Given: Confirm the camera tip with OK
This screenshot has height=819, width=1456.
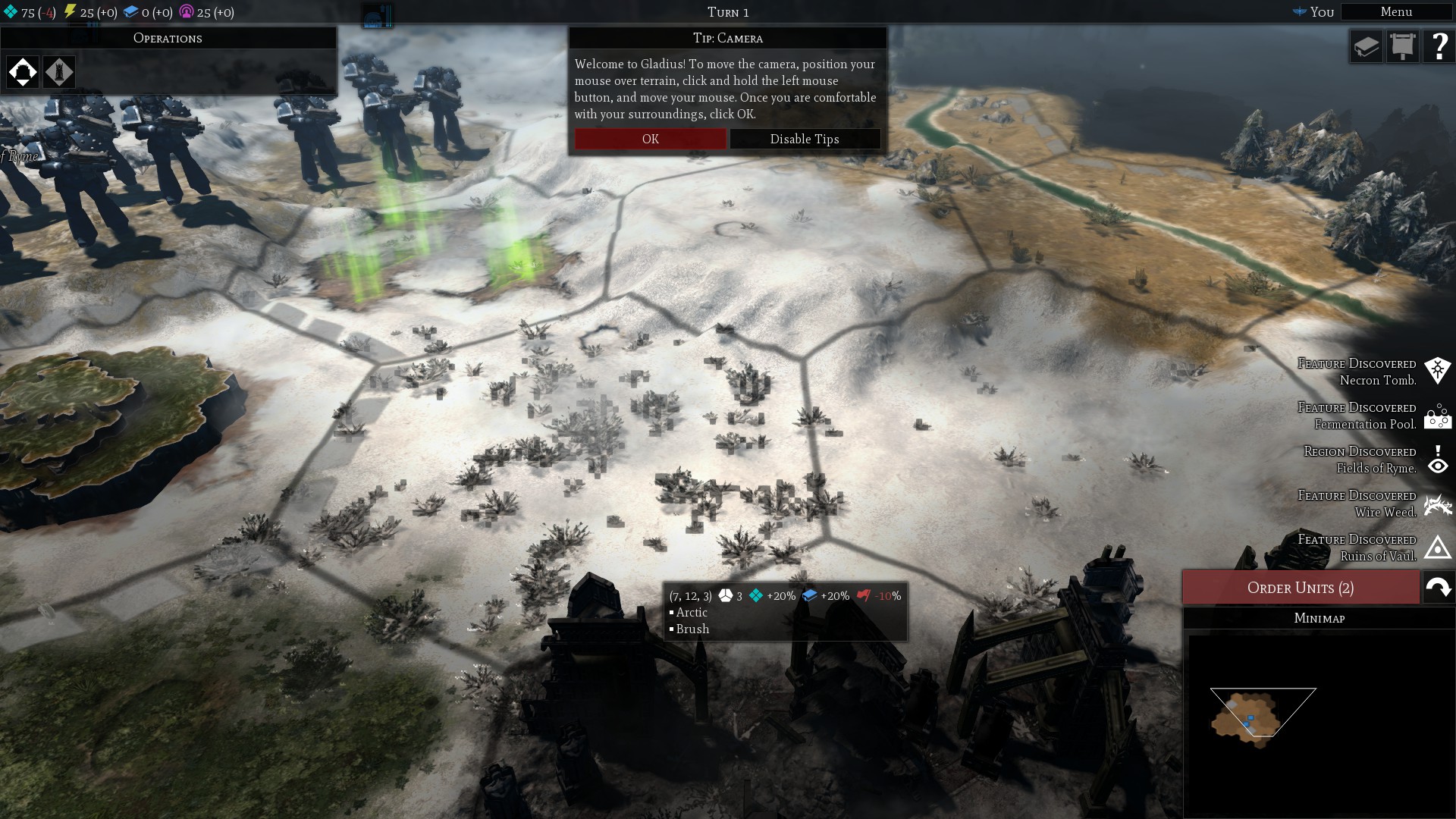Looking at the screenshot, I should pyautogui.click(x=650, y=139).
